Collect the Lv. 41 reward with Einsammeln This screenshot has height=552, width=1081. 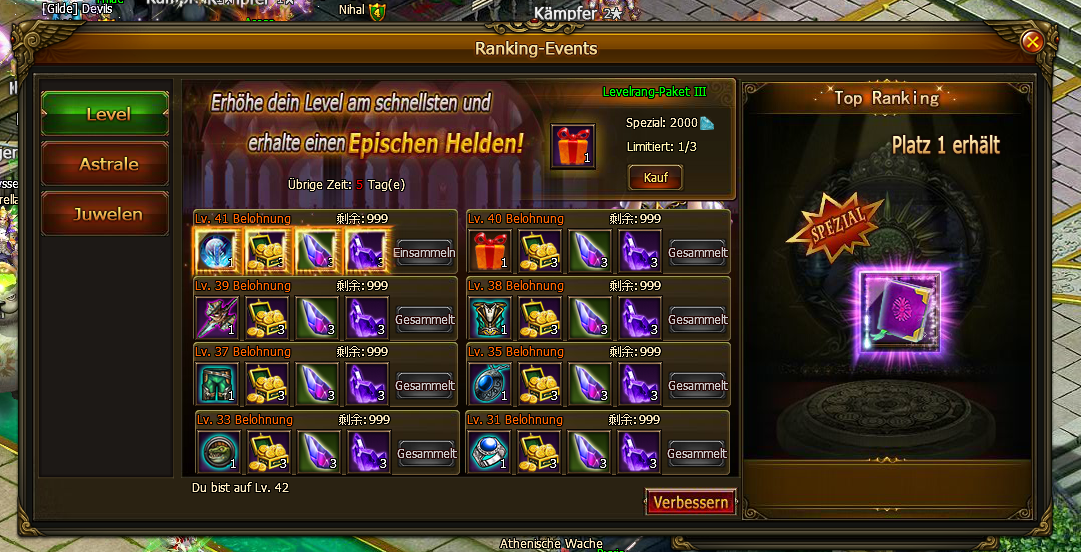[x=424, y=253]
